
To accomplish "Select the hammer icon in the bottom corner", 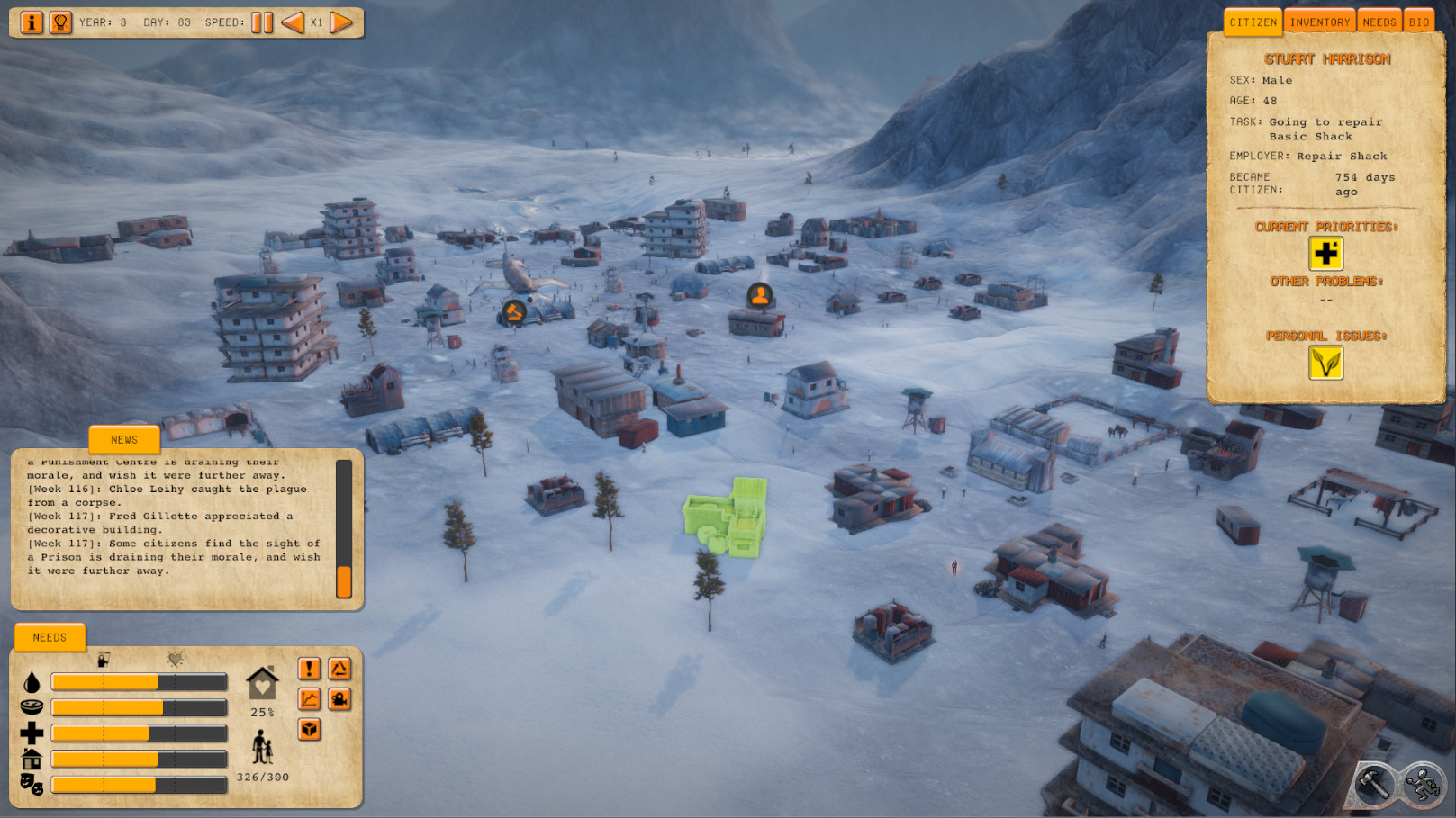I will point(1376,784).
